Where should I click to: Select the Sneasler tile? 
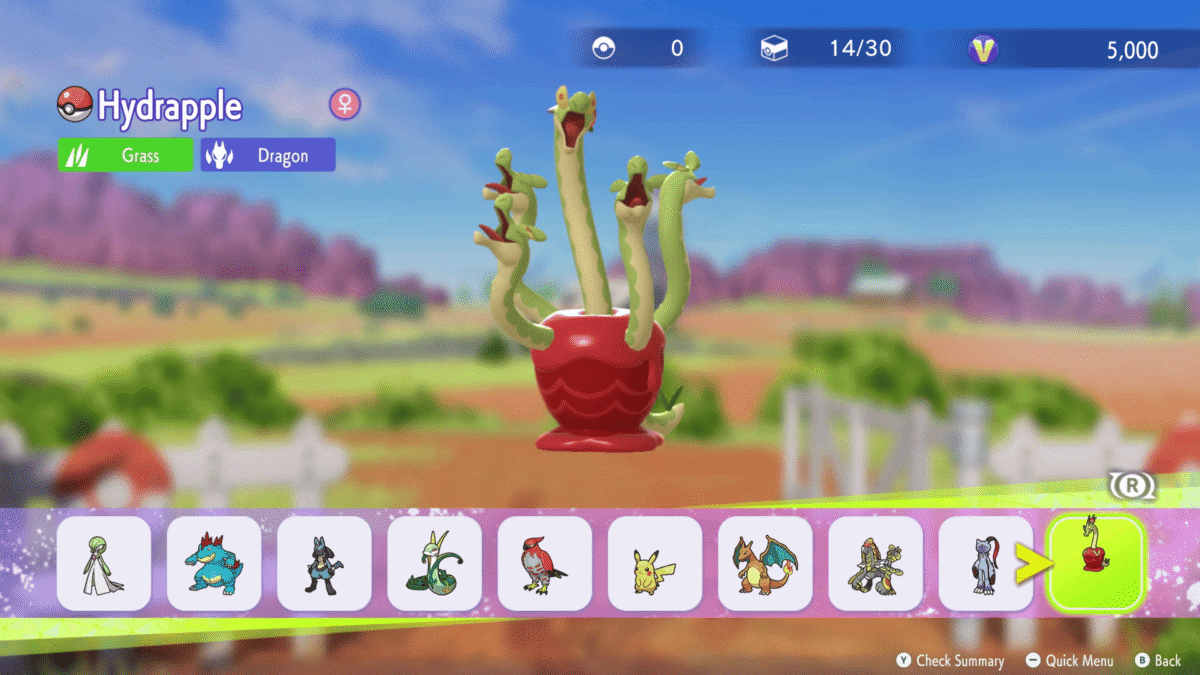985,564
